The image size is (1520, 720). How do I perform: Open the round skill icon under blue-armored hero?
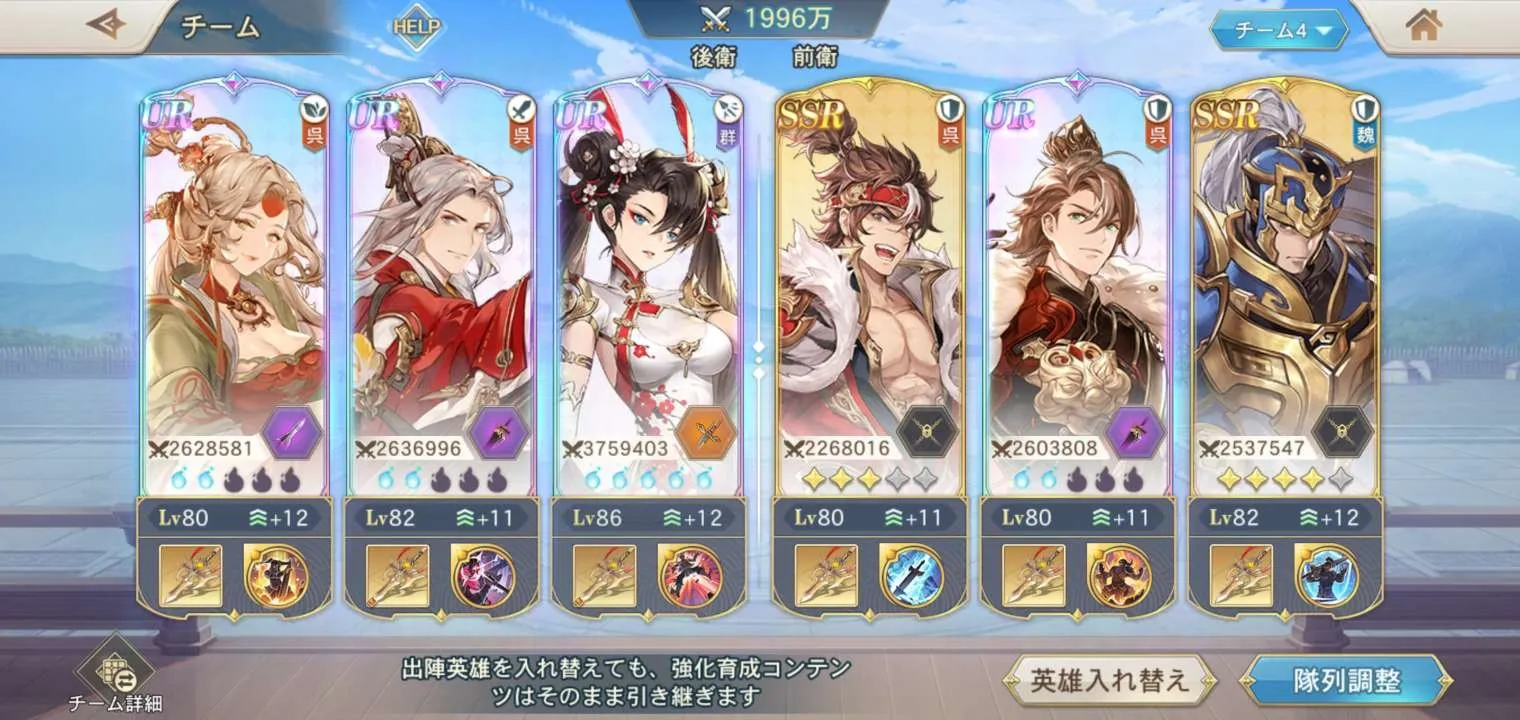coord(1327,576)
